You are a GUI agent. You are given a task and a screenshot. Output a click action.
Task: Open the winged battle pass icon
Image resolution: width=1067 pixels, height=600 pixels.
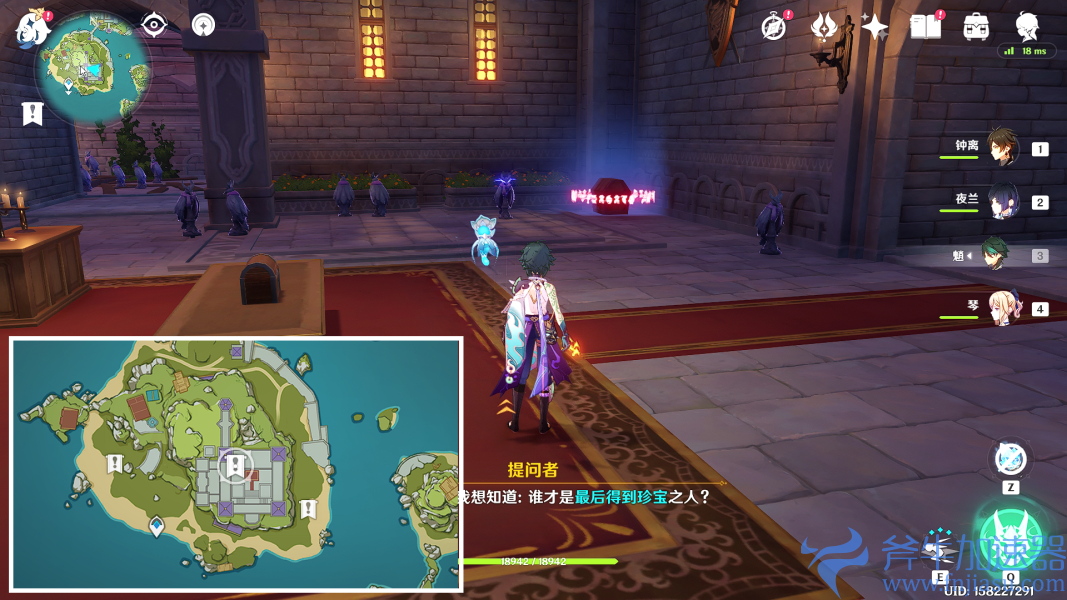824,27
